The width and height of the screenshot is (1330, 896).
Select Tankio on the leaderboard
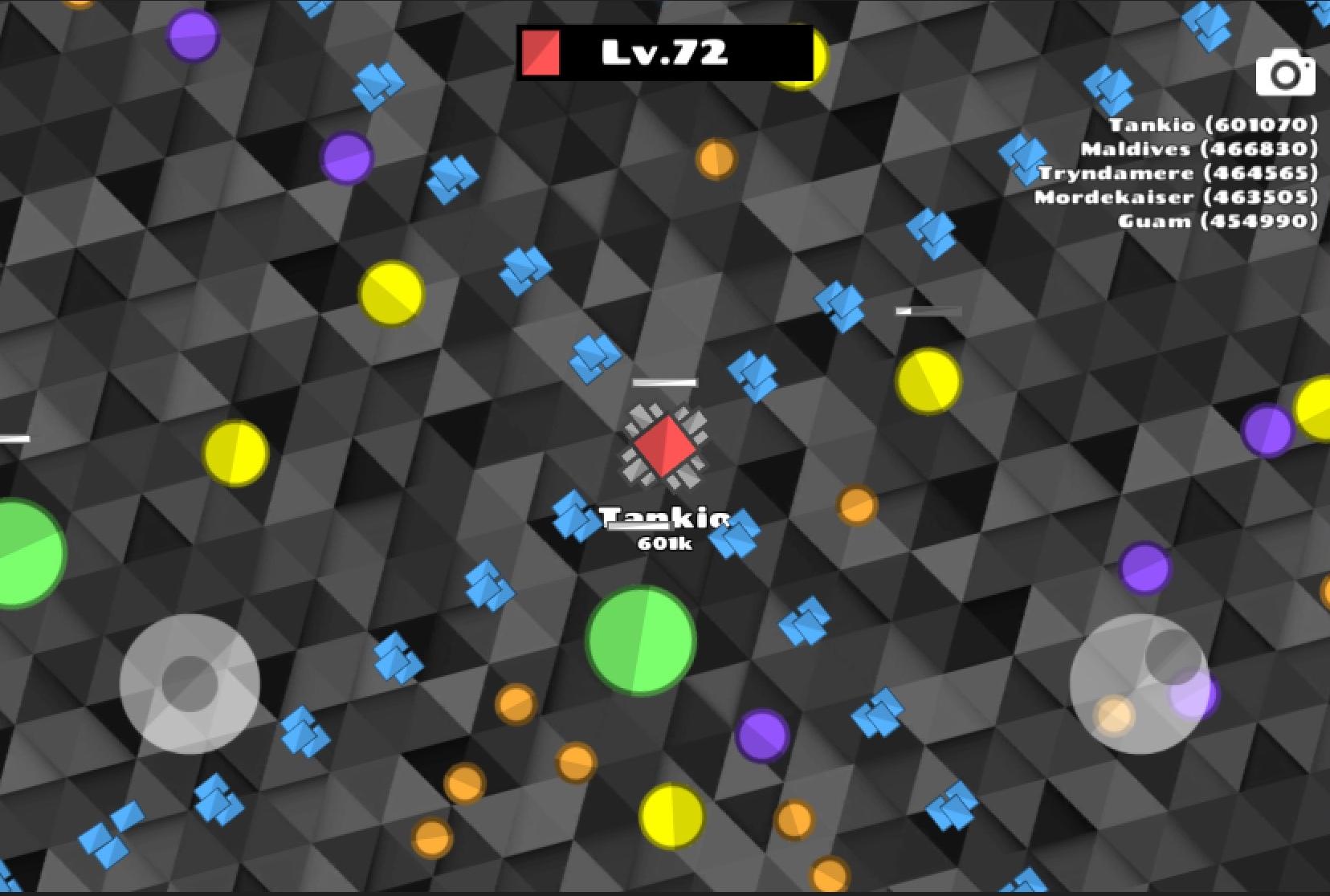pos(1213,126)
